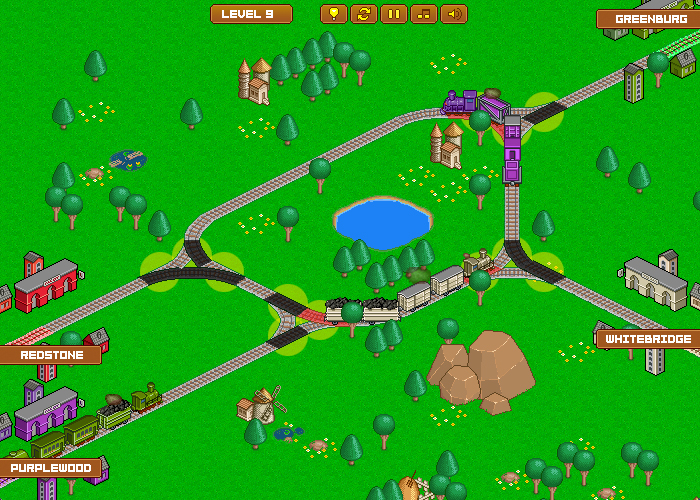Screen dimensions: 700x500
Task: Click the lightbulb hint button
Action: click(x=334, y=14)
